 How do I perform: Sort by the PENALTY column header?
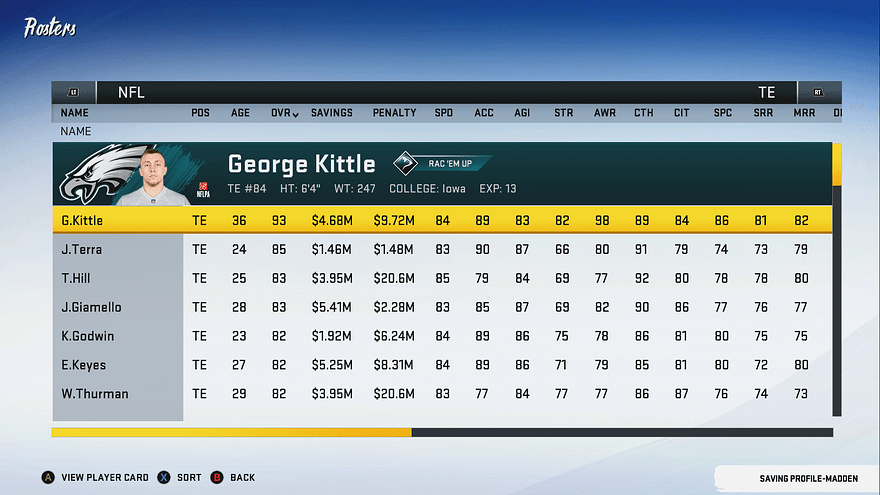(x=393, y=113)
